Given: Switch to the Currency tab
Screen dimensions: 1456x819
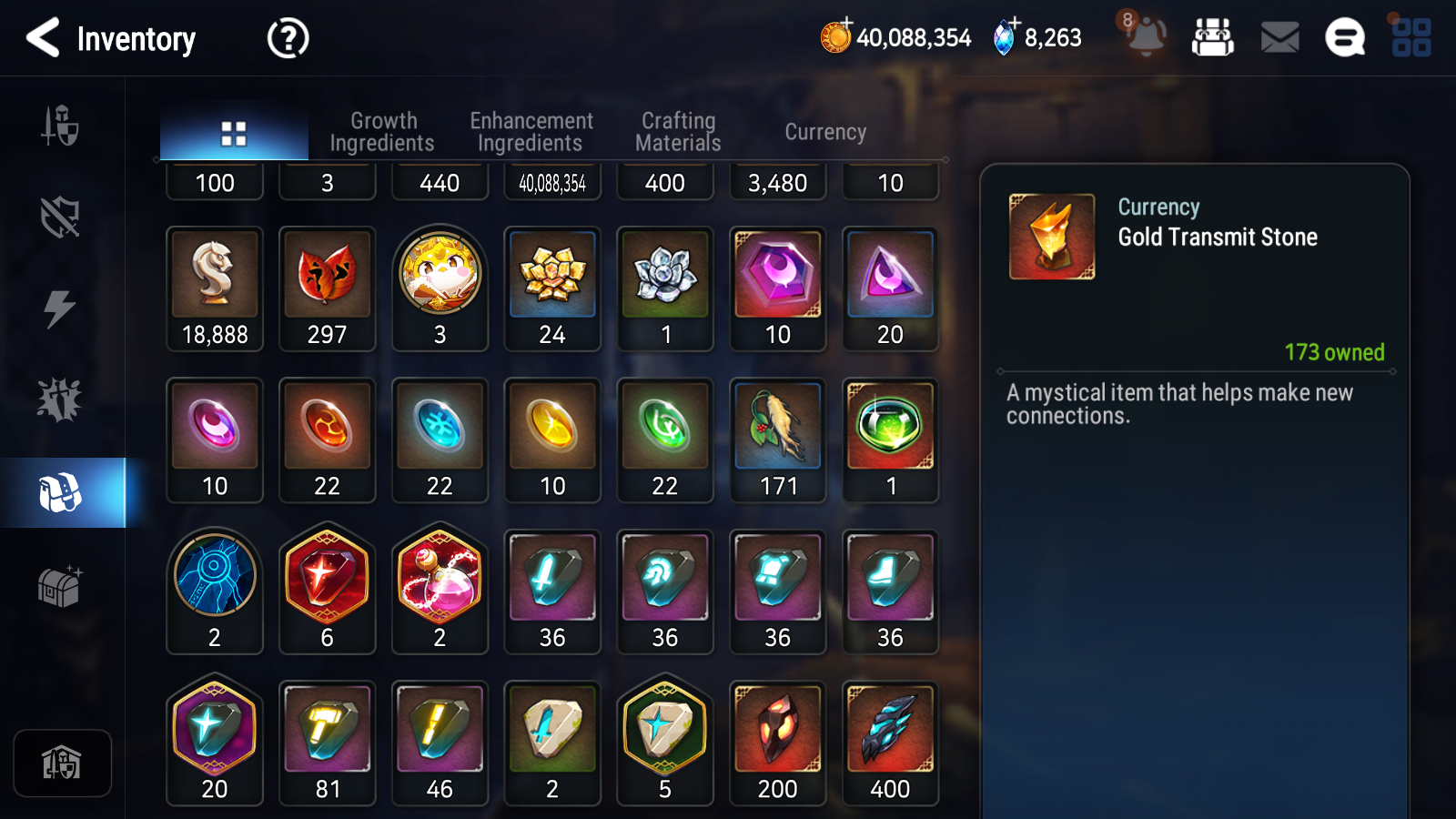Looking at the screenshot, I should pyautogui.click(x=824, y=131).
